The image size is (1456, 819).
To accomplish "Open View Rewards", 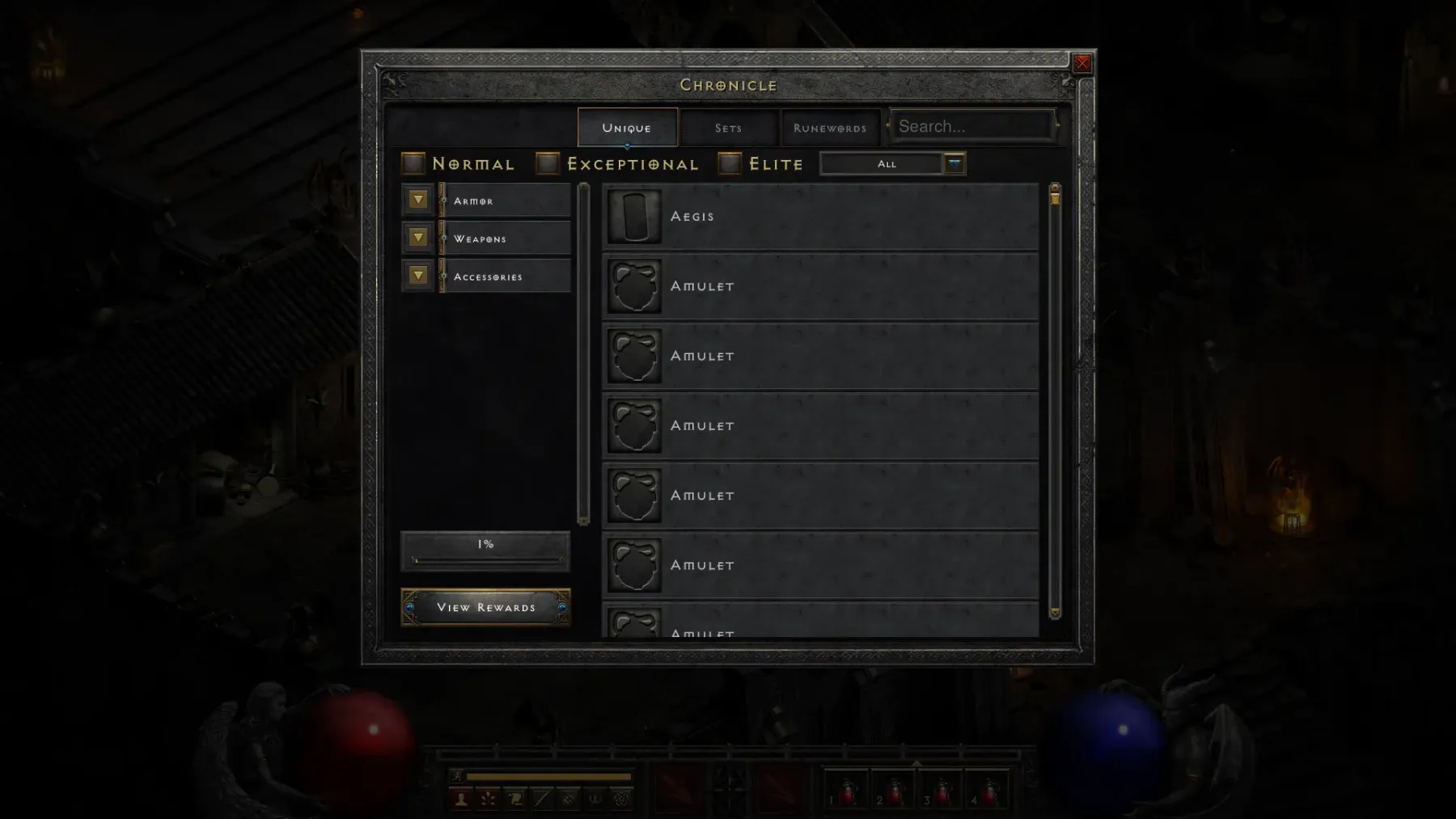I will (x=485, y=607).
